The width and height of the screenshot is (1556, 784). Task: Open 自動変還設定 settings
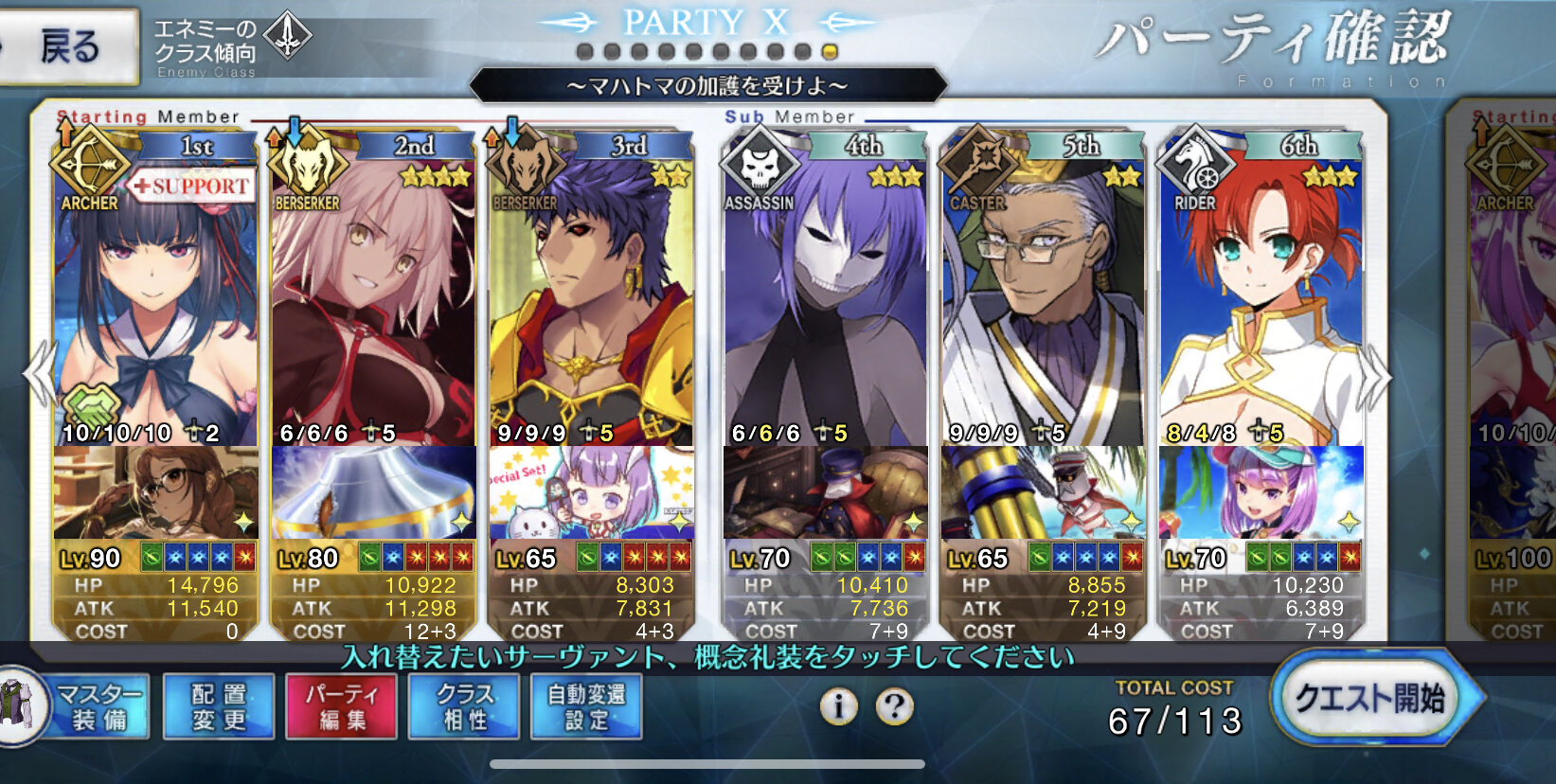click(586, 706)
